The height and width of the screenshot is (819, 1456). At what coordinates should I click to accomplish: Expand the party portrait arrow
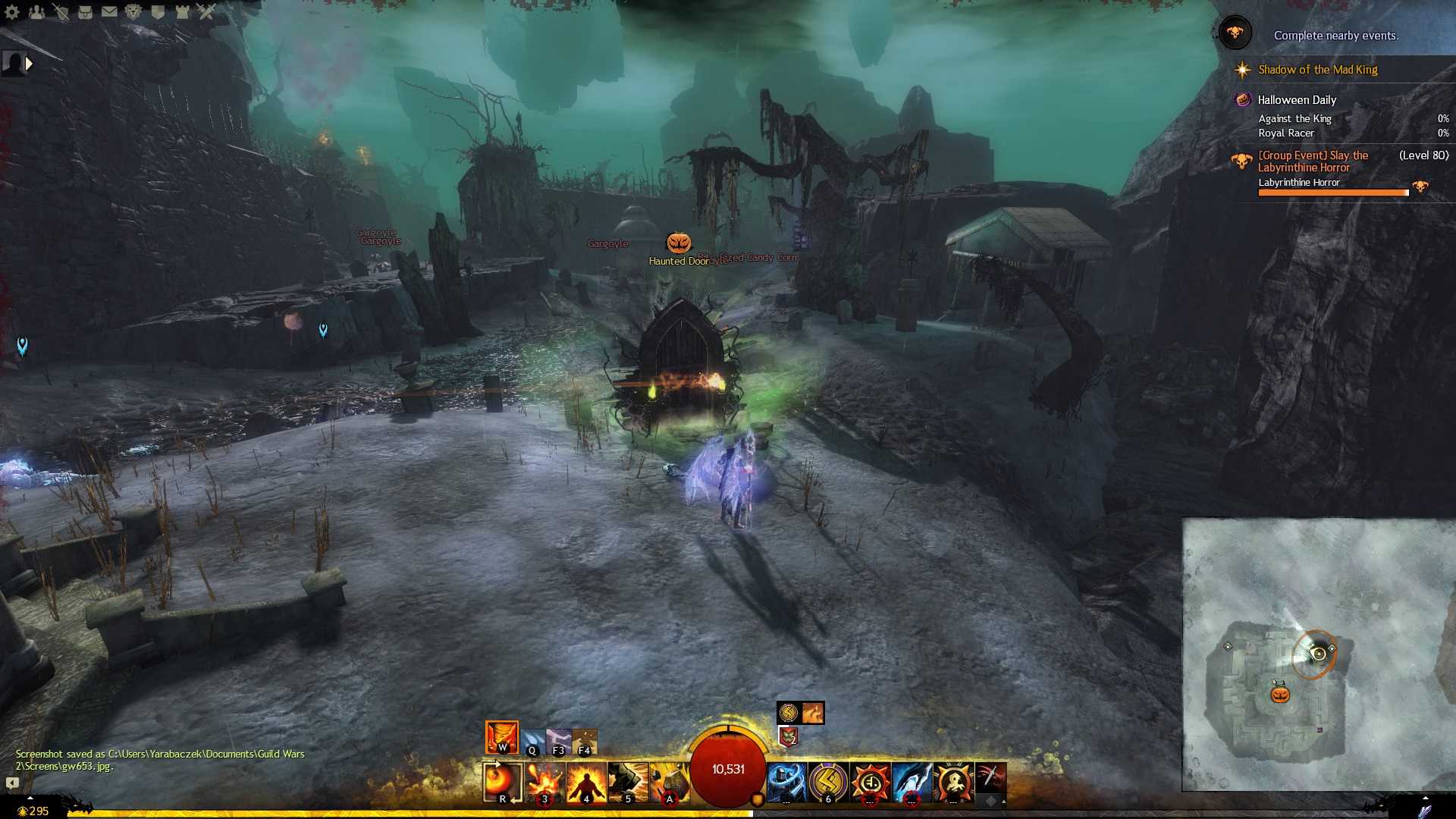29,64
